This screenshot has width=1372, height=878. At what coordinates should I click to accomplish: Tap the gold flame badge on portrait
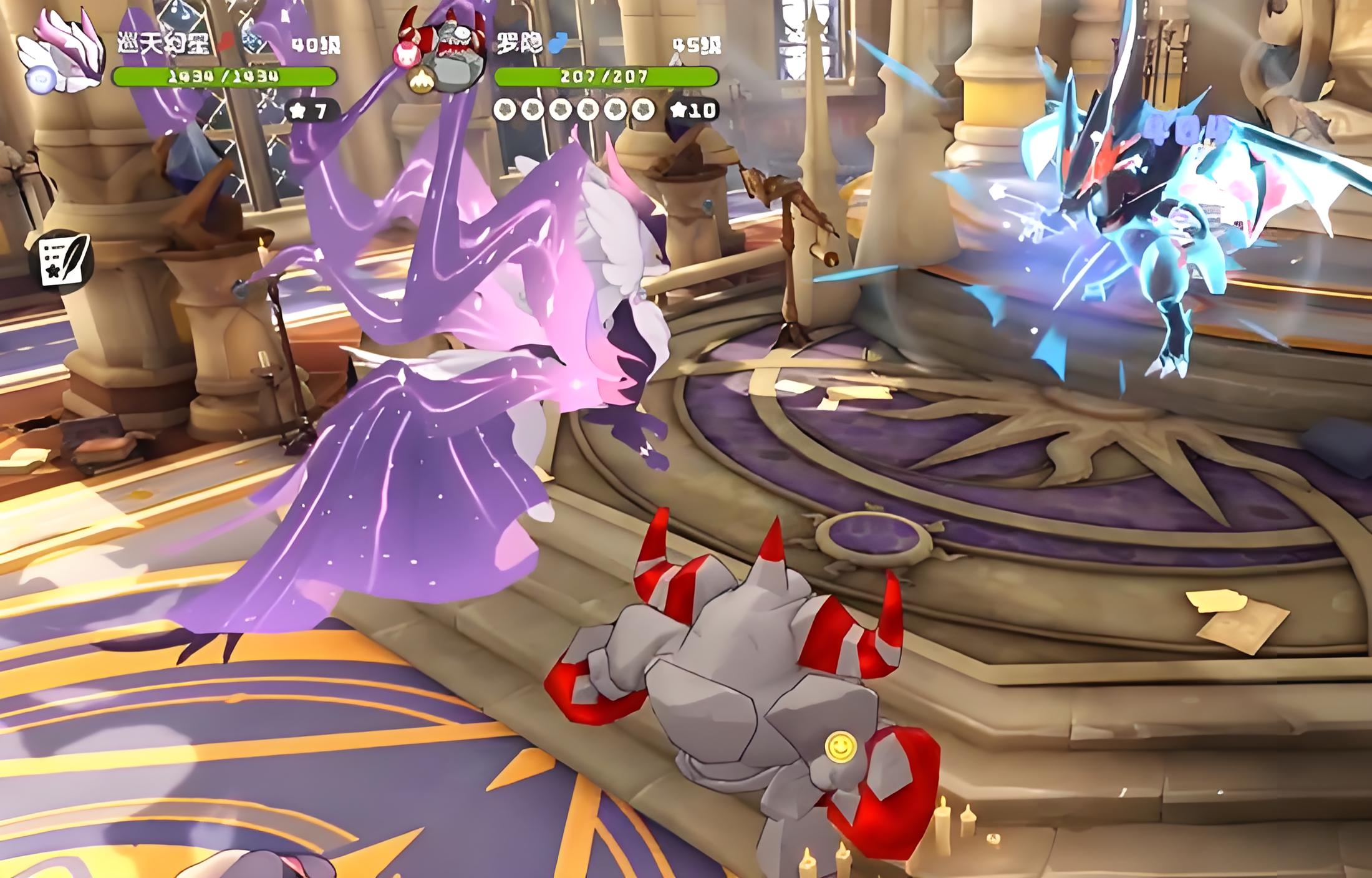(420, 80)
